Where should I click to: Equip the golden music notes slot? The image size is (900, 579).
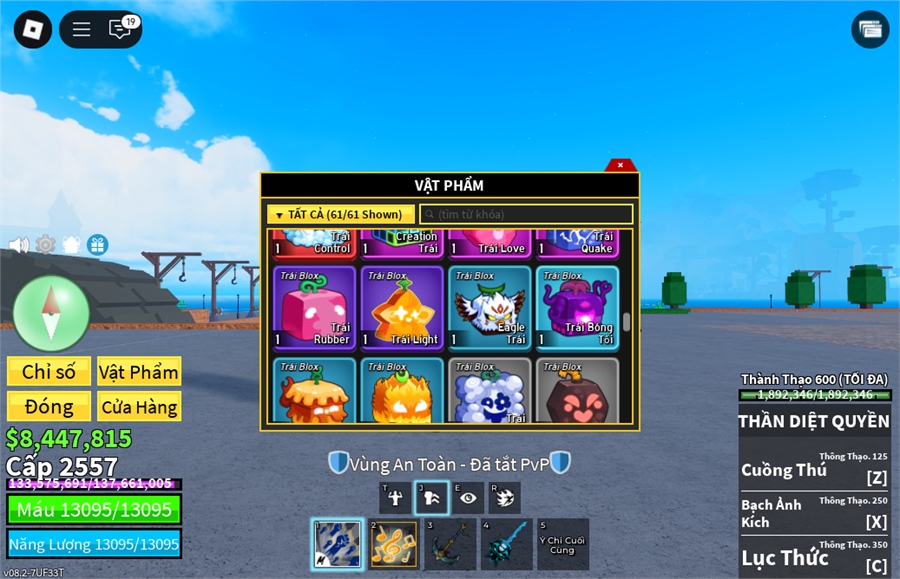click(394, 544)
